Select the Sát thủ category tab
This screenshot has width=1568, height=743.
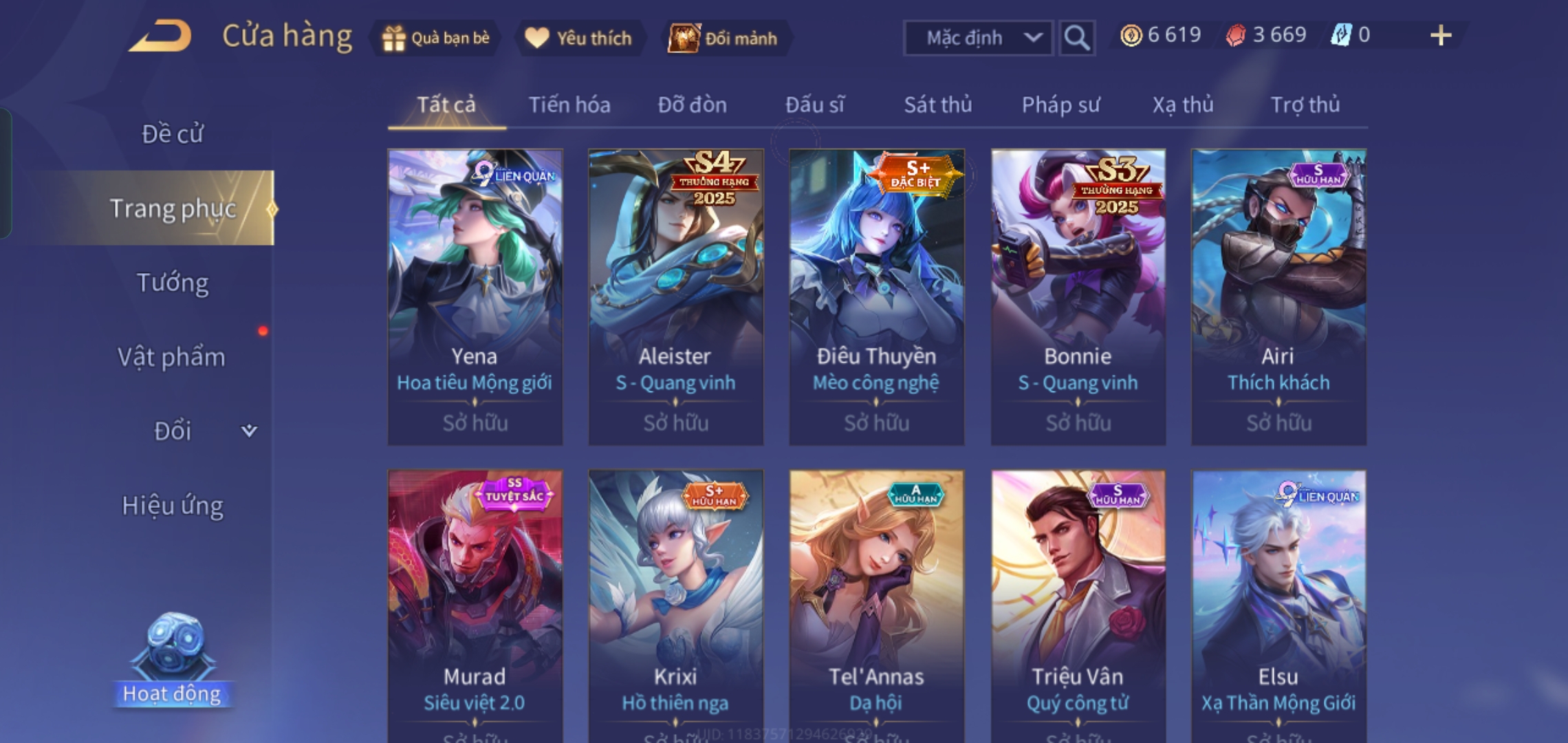tap(937, 105)
